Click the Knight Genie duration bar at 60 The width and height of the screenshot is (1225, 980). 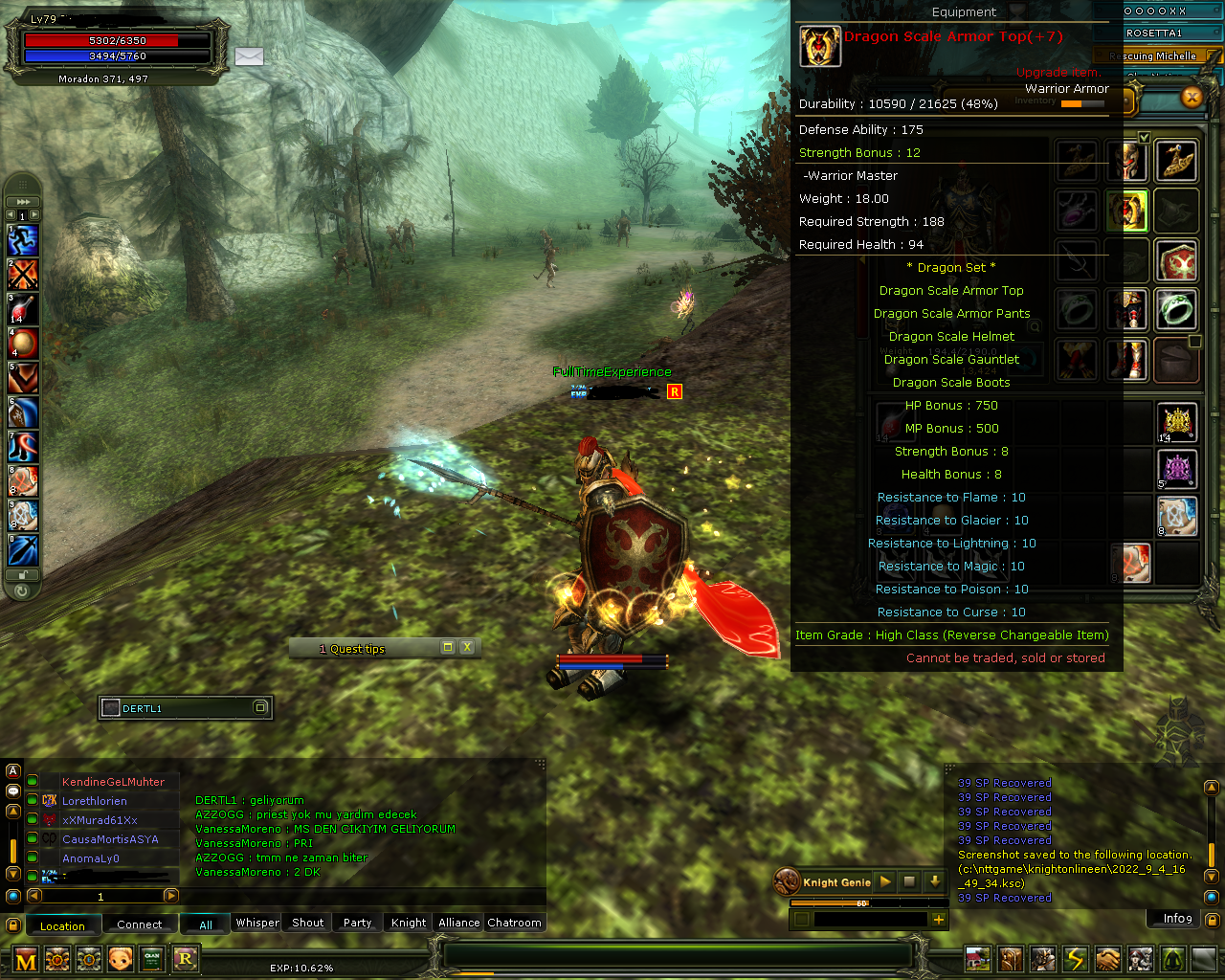tap(860, 903)
